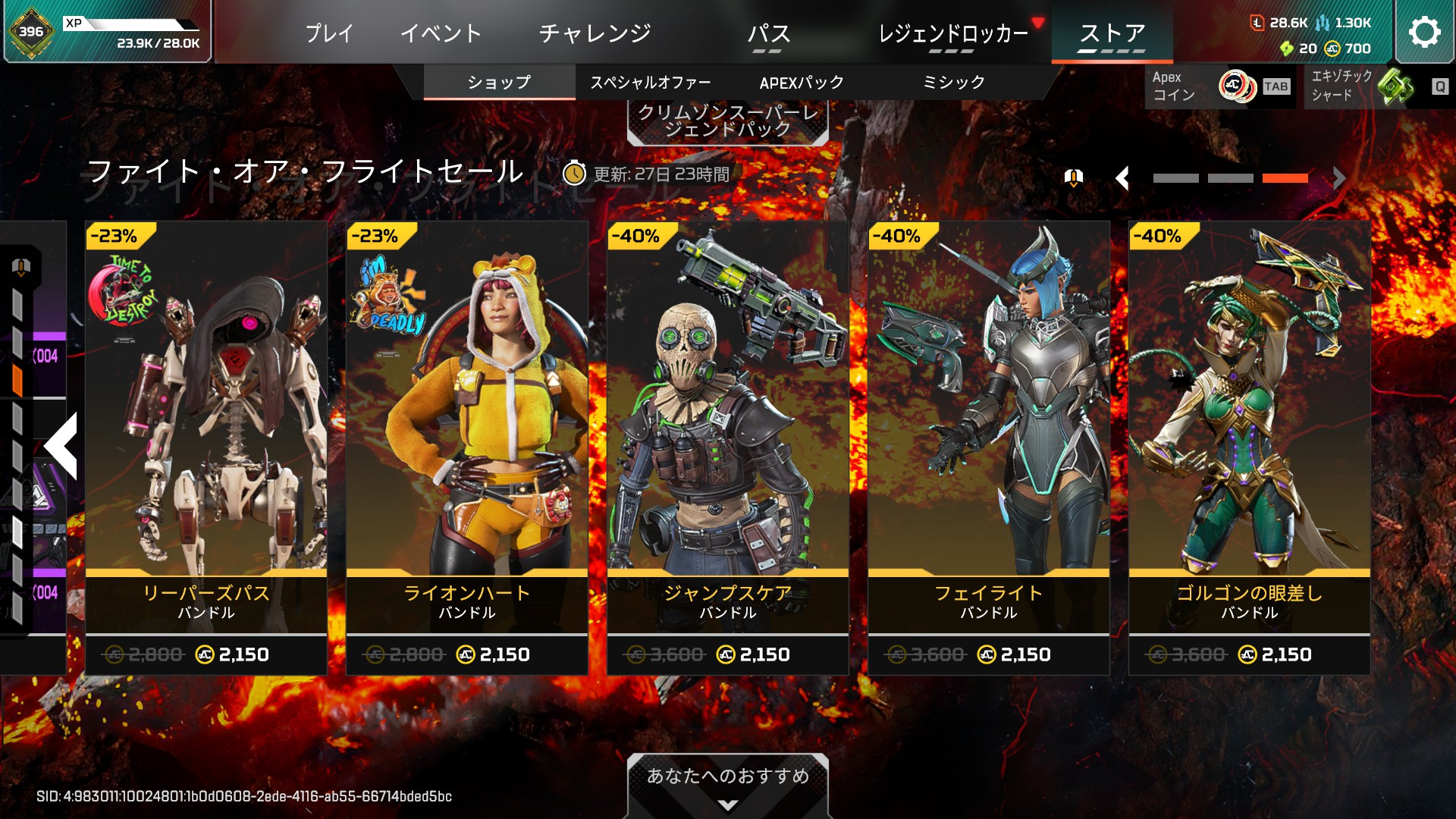This screenshot has width=1456, height=819.
Task: Click the large left arrow beside the bundles
Action: tap(61, 446)
